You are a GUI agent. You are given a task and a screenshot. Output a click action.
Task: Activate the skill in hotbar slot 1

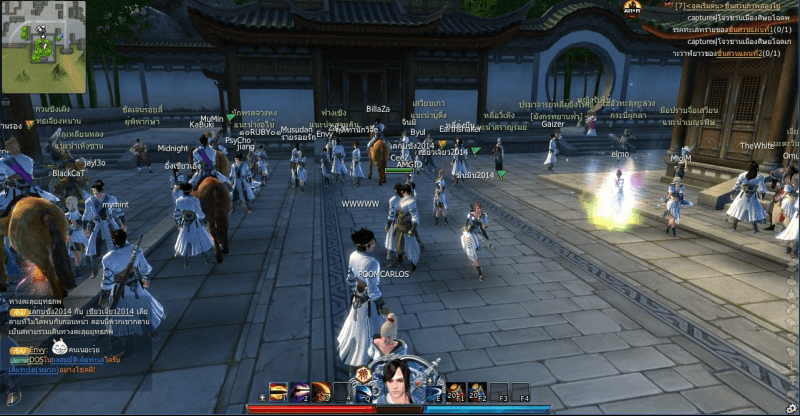[x=278, y=391]
